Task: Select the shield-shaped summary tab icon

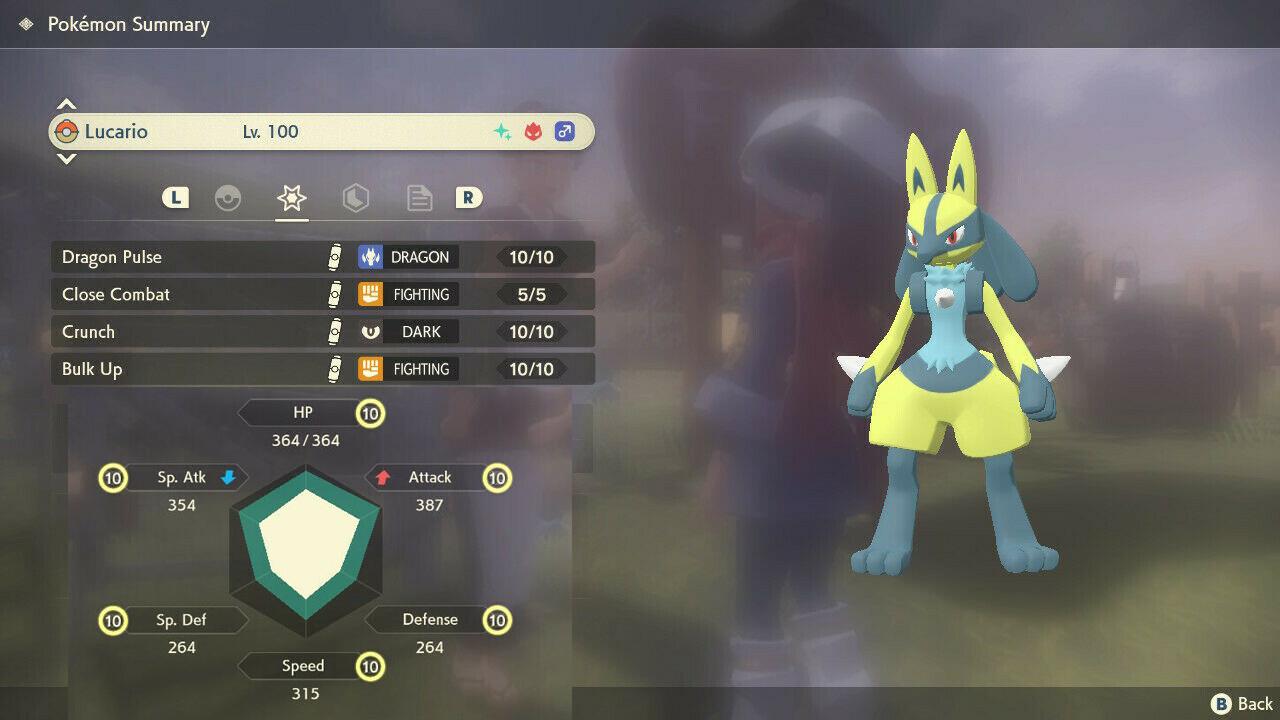Action: tap(356, 198)
